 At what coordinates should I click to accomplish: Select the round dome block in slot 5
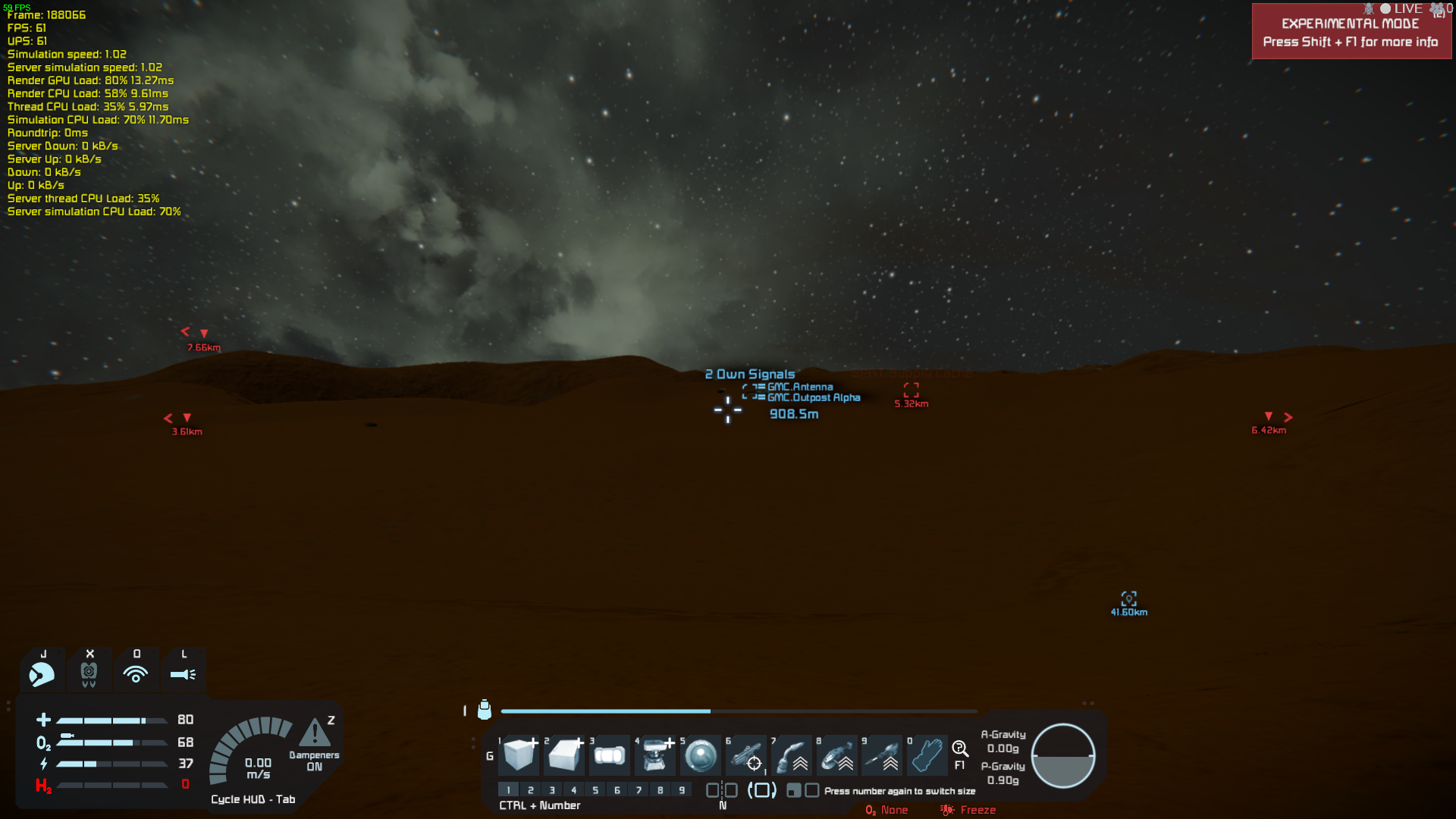point(700,755)
